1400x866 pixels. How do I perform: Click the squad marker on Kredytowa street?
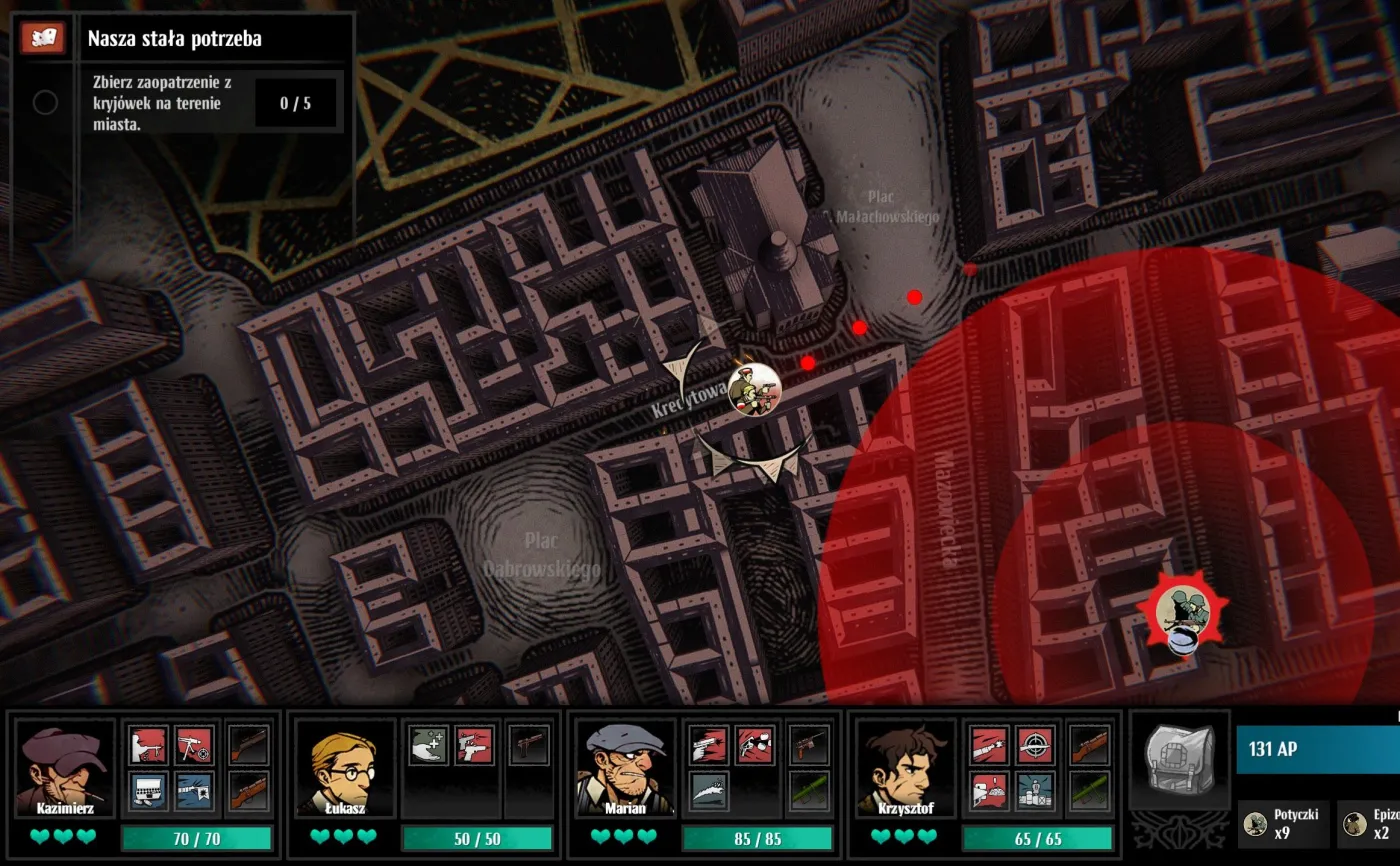753,389
